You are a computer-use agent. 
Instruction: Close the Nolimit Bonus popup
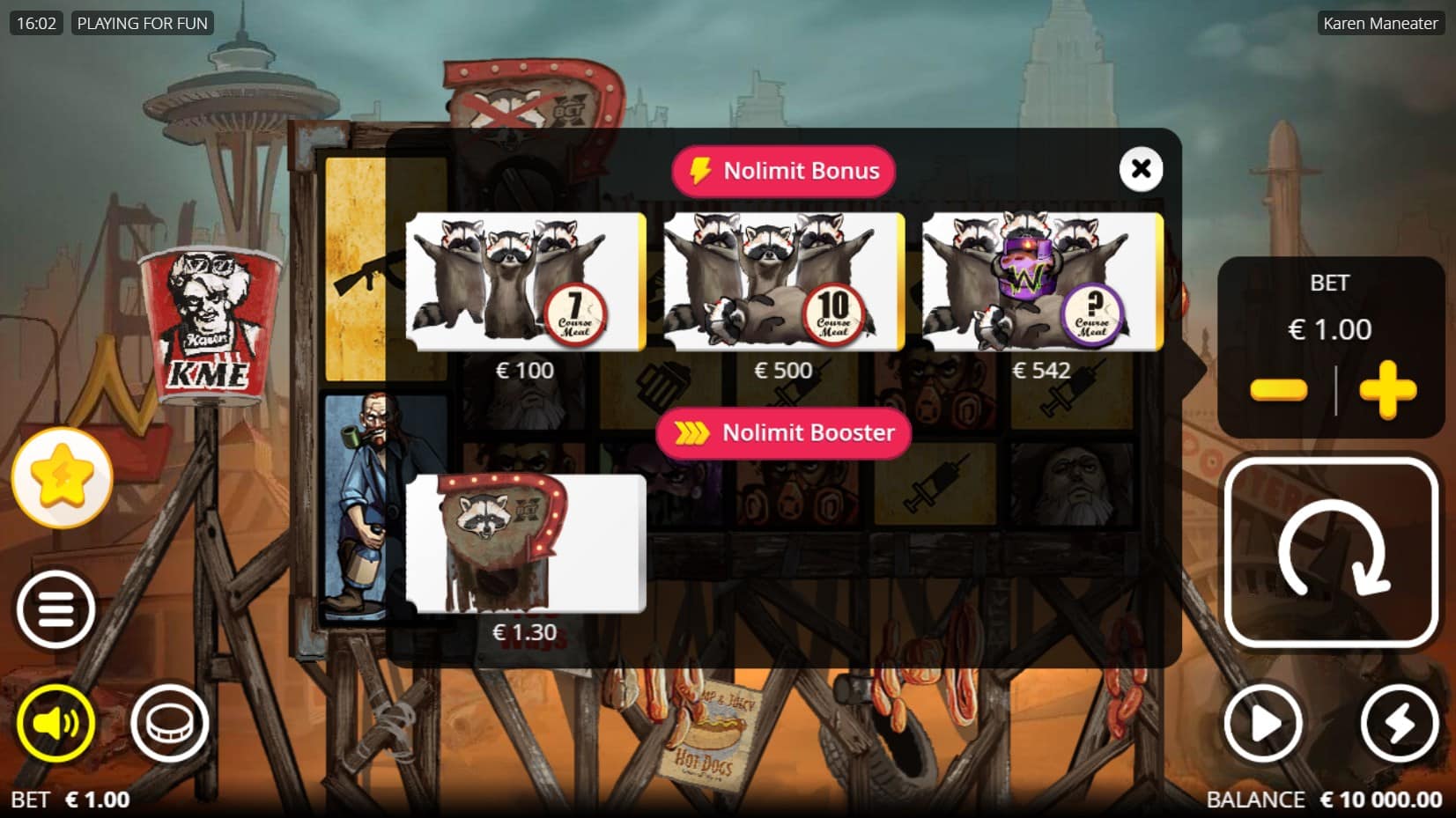pyautogui.click(x=1141, y=168)
